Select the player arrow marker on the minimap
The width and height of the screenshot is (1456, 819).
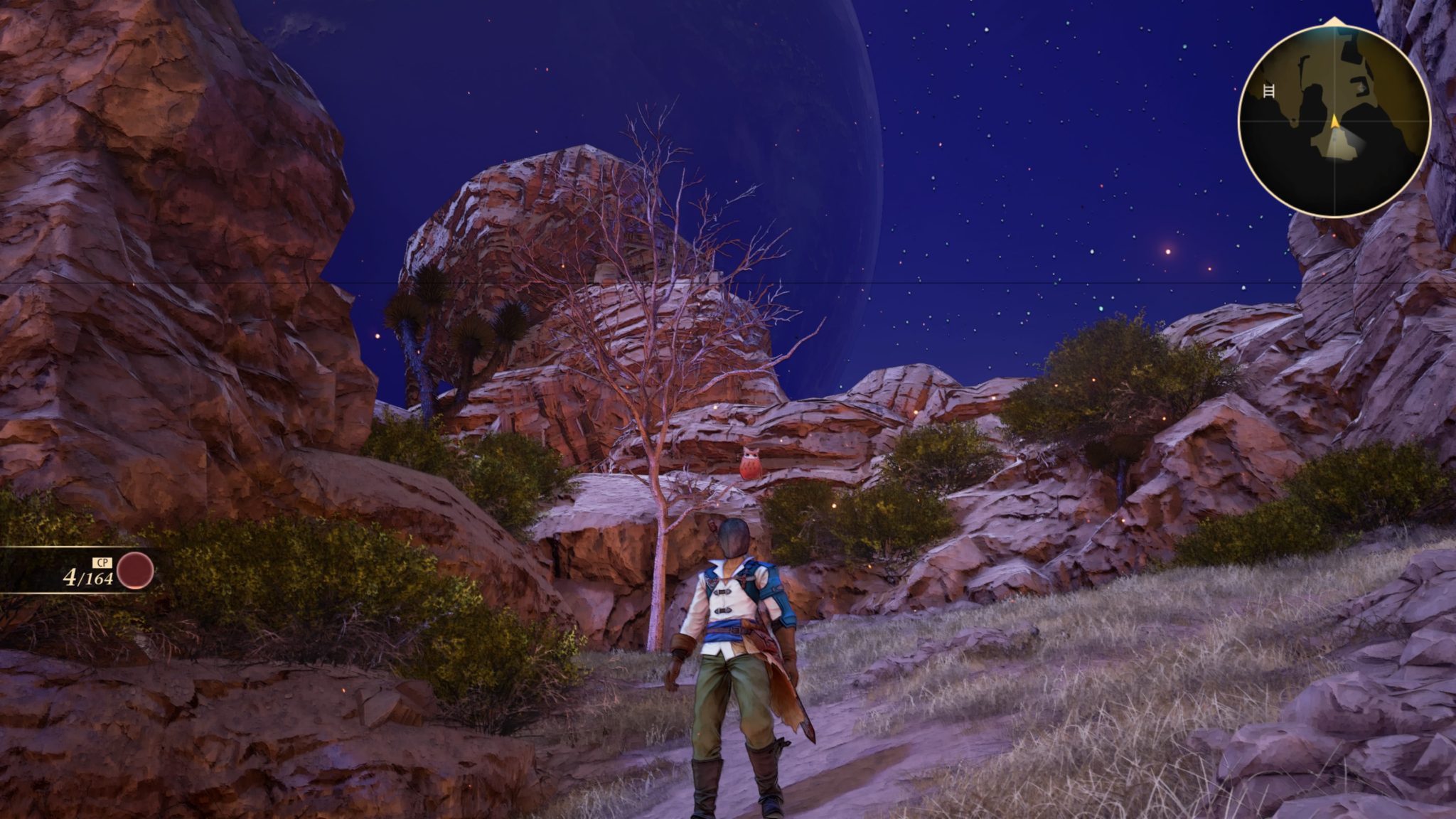click(x=1335, y=122)
